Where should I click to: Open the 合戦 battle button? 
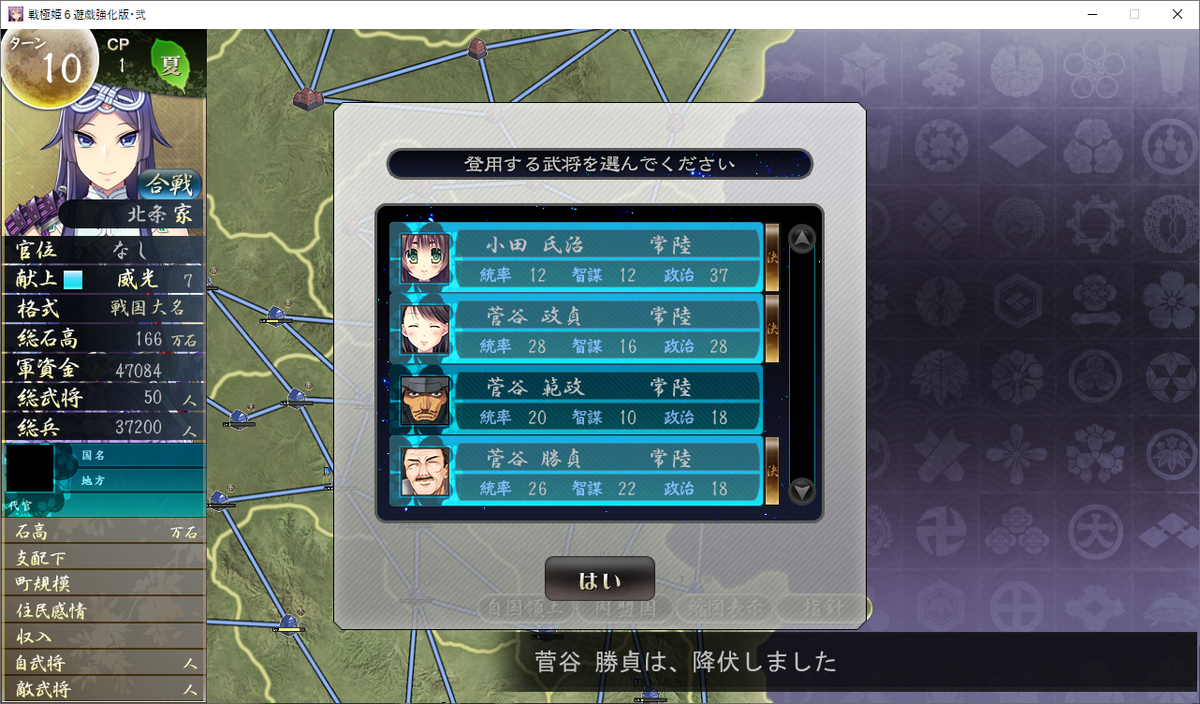pyautogui.click(x=169, y=185)
